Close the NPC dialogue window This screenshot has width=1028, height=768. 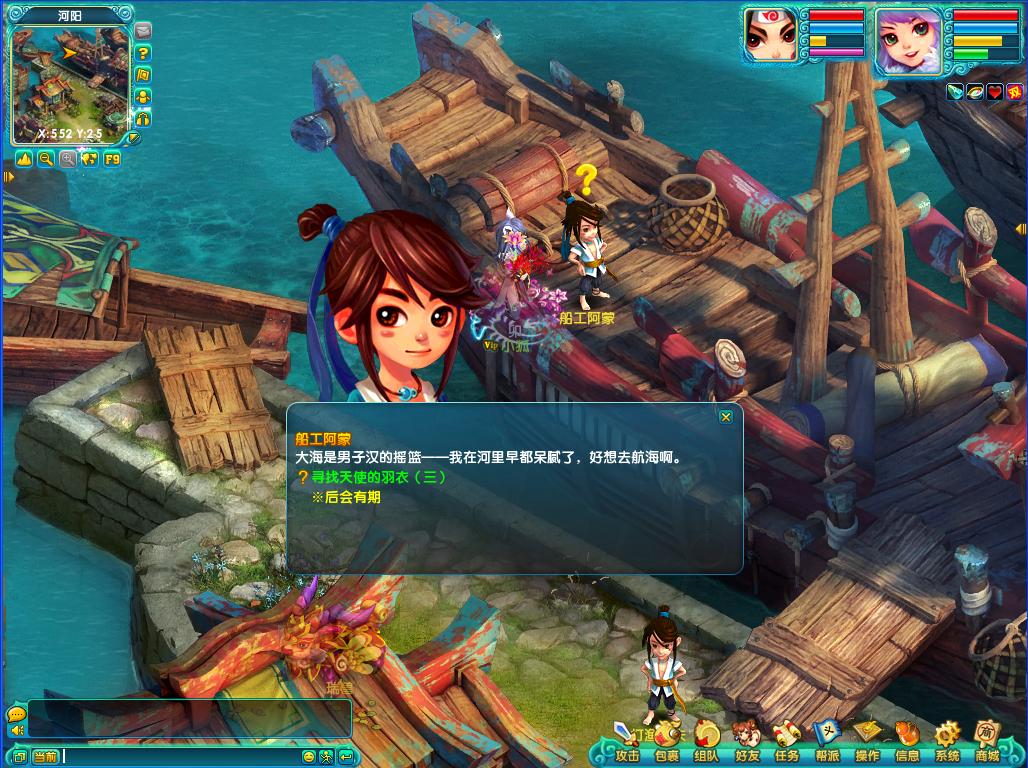coord(726,417)
